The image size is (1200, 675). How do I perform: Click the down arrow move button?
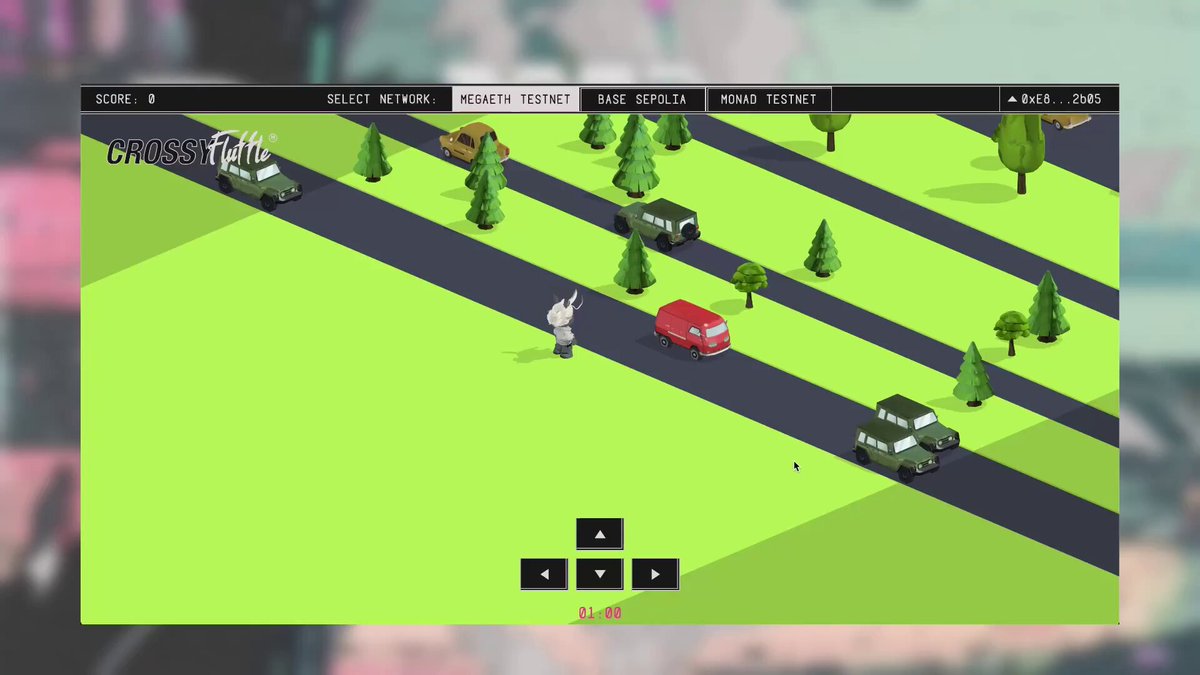(600, 574)
